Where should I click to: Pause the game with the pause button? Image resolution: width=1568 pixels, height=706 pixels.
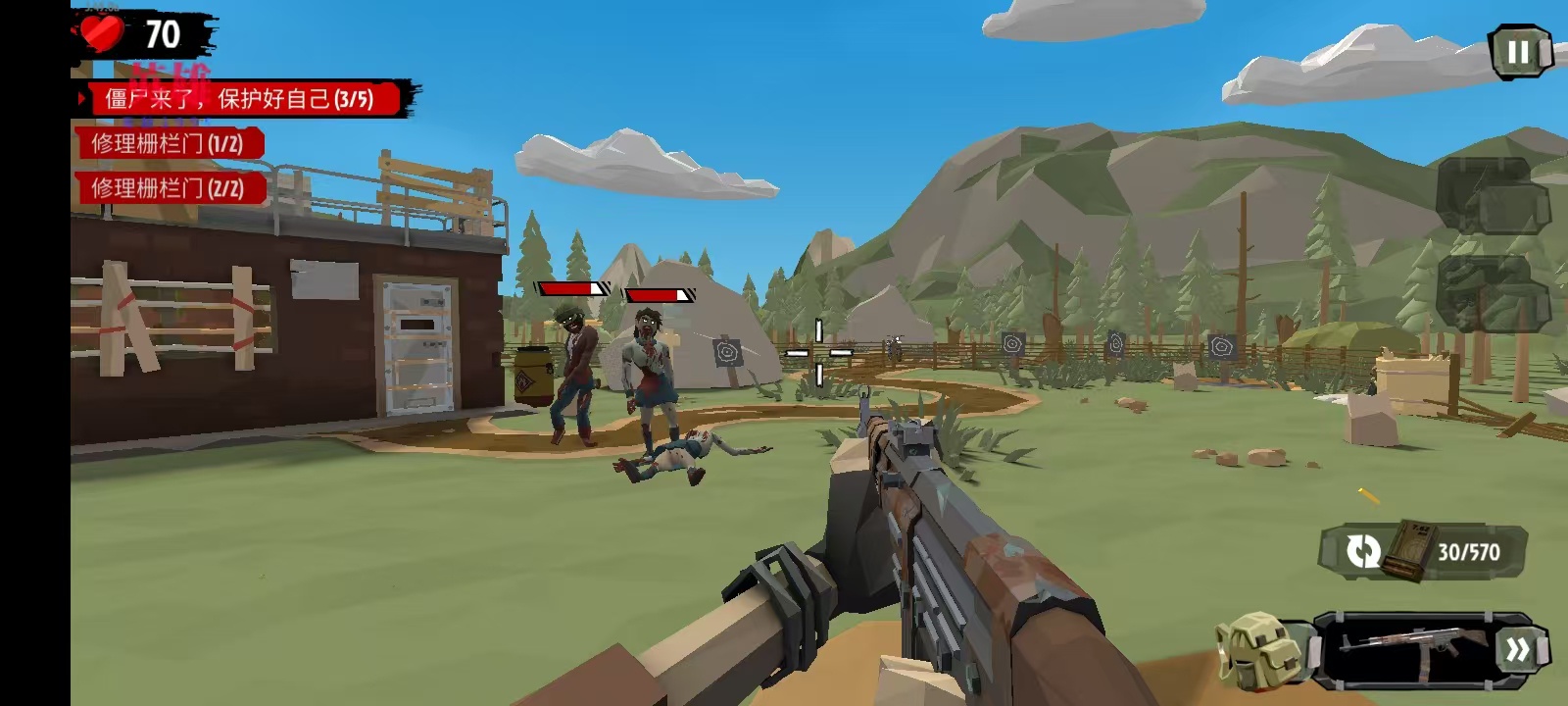[1519, 52]
